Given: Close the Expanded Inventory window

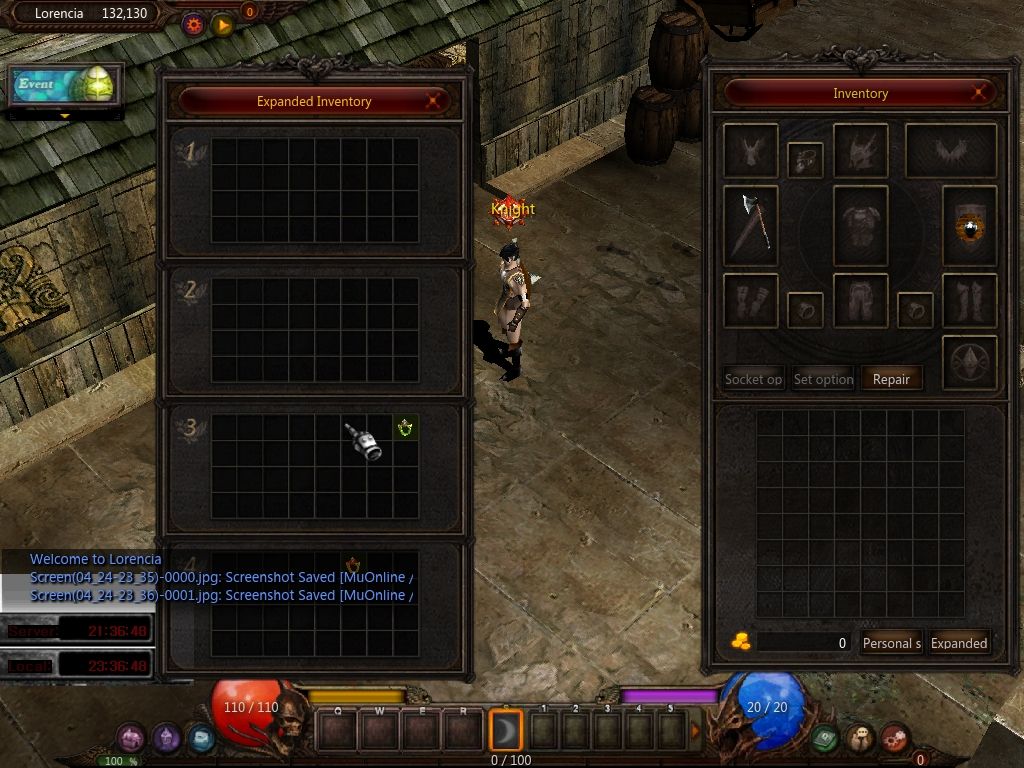Looking at the screenshot, I should (x=433, y=101).
